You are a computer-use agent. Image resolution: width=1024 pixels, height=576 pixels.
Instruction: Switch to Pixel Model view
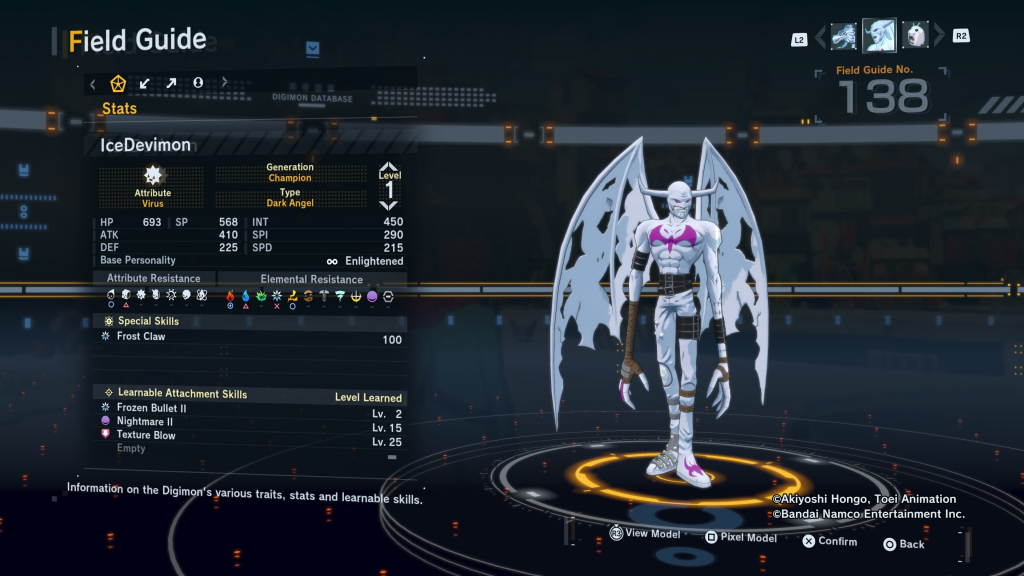point(740,538)
